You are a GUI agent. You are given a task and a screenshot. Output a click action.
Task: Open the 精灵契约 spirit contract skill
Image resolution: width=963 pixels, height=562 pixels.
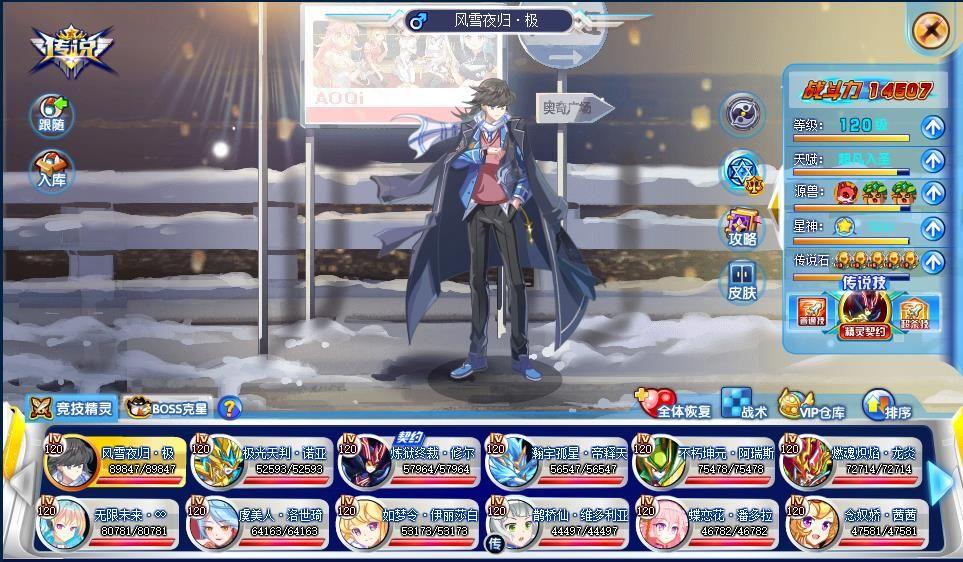864,312
